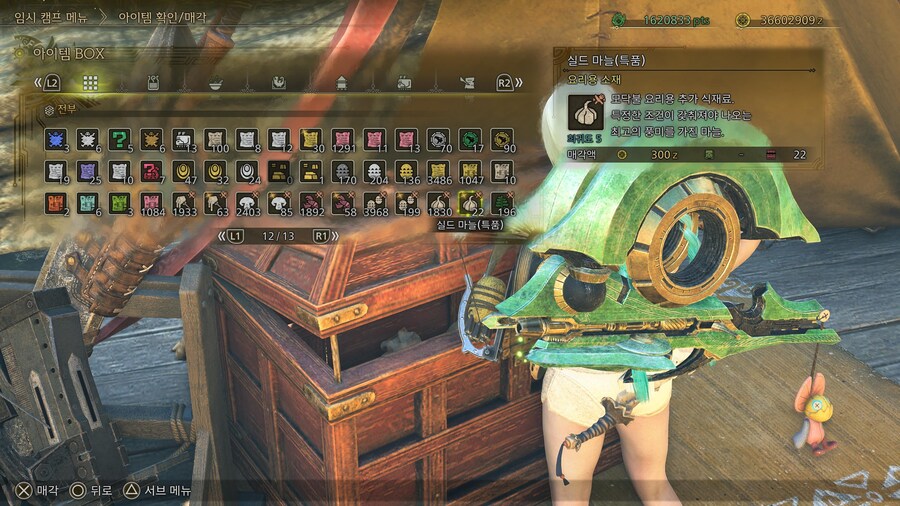Choose the green herb ingredient stack of 196
The height and width of the screenshot is (506, 900).
[501, 203]
